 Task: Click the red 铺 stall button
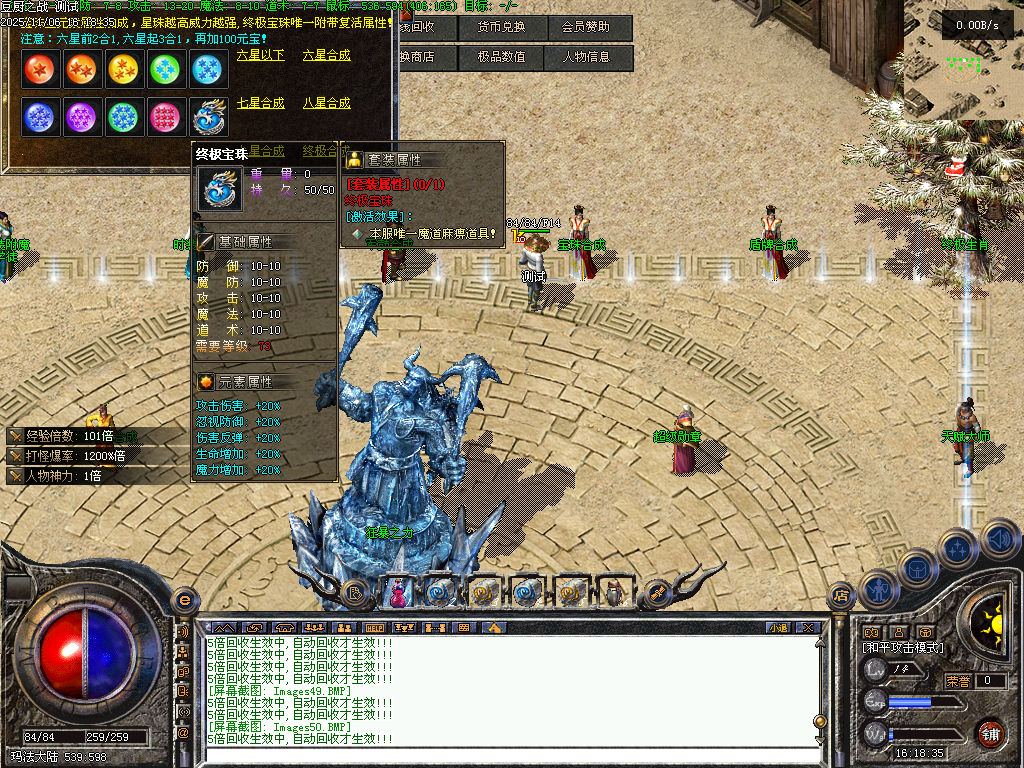coord(990,733)
